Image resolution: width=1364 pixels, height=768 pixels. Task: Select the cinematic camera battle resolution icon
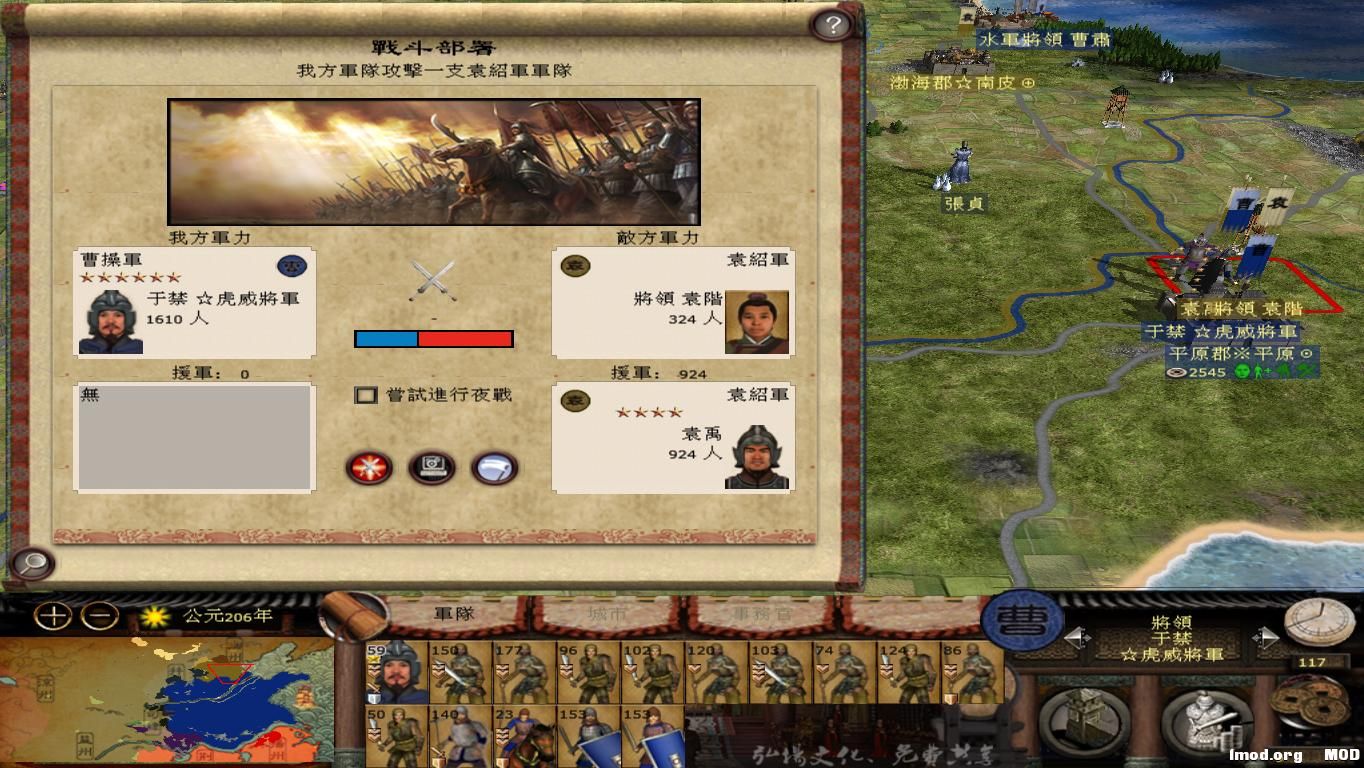[x=432, y=466]
